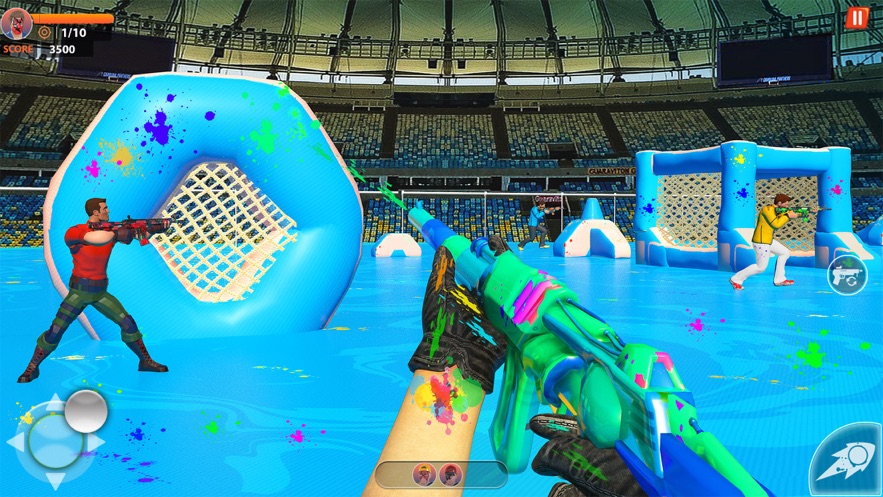The width and height of the screenshot is (883, 497).
Task: Tap the player avatar portrait
Action: coord(17,23)
